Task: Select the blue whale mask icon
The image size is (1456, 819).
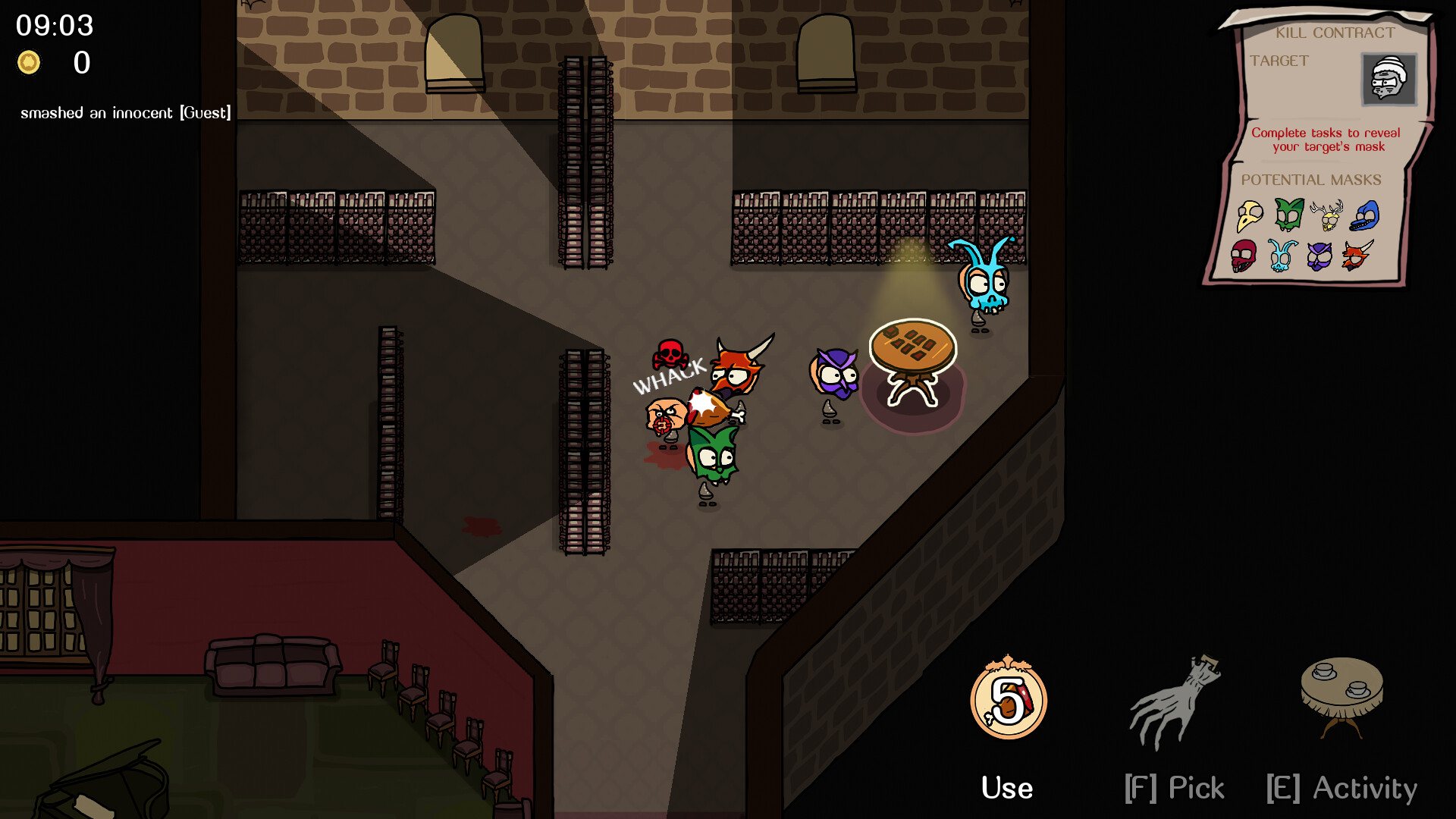Action: pyautogui.click(x=1365, y=215)
